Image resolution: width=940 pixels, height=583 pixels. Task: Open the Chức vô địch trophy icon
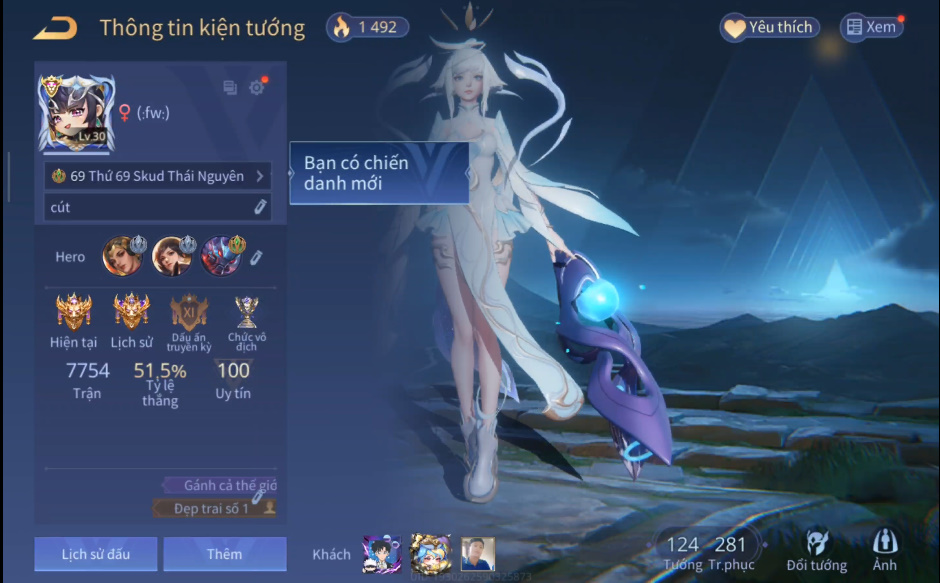click(246, 312)
